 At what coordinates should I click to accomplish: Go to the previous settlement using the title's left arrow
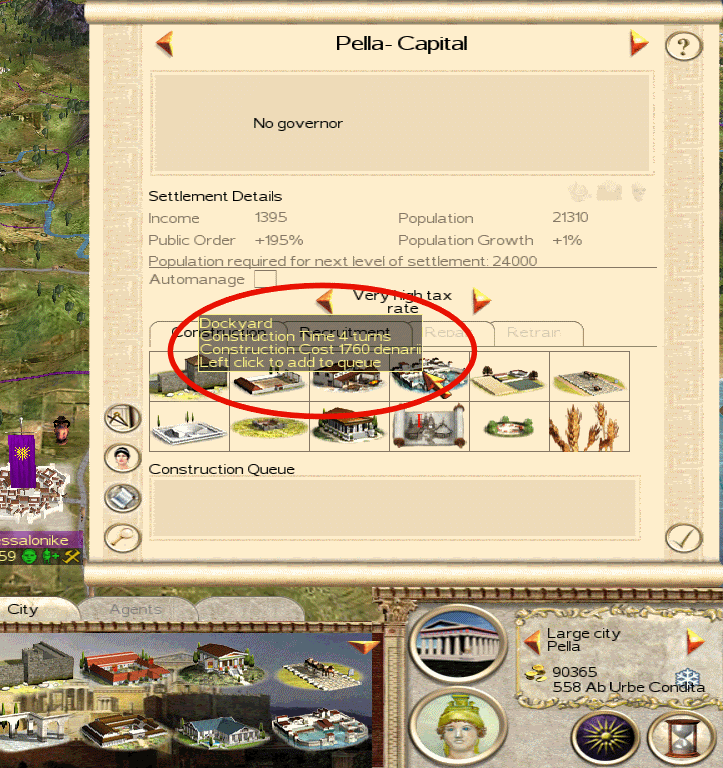(165, 44)
